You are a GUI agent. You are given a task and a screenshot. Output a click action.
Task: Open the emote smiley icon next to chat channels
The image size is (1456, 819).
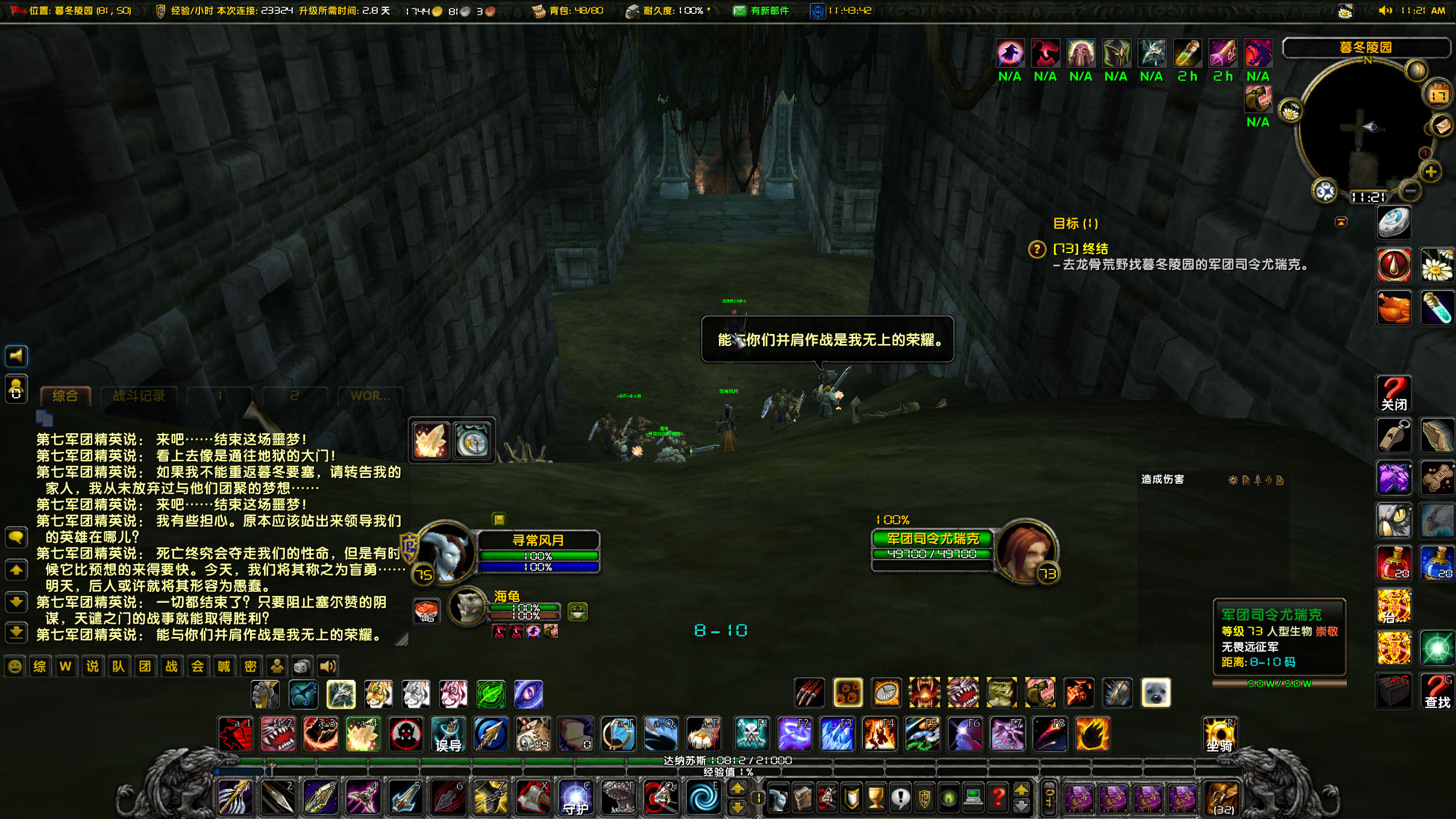[14, 666]
